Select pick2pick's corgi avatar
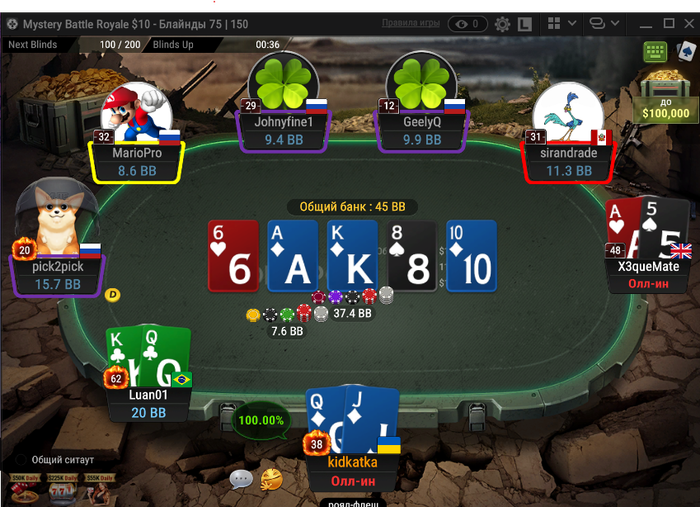Viewport: 700px width, 507px height. coord(56,218)
